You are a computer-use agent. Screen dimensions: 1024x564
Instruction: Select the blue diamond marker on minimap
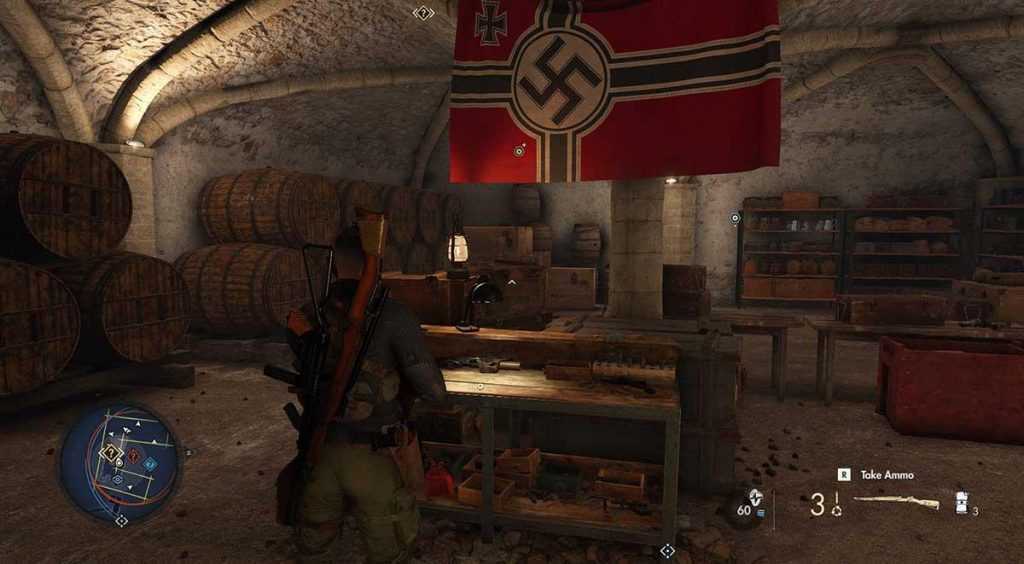[150, 463]
